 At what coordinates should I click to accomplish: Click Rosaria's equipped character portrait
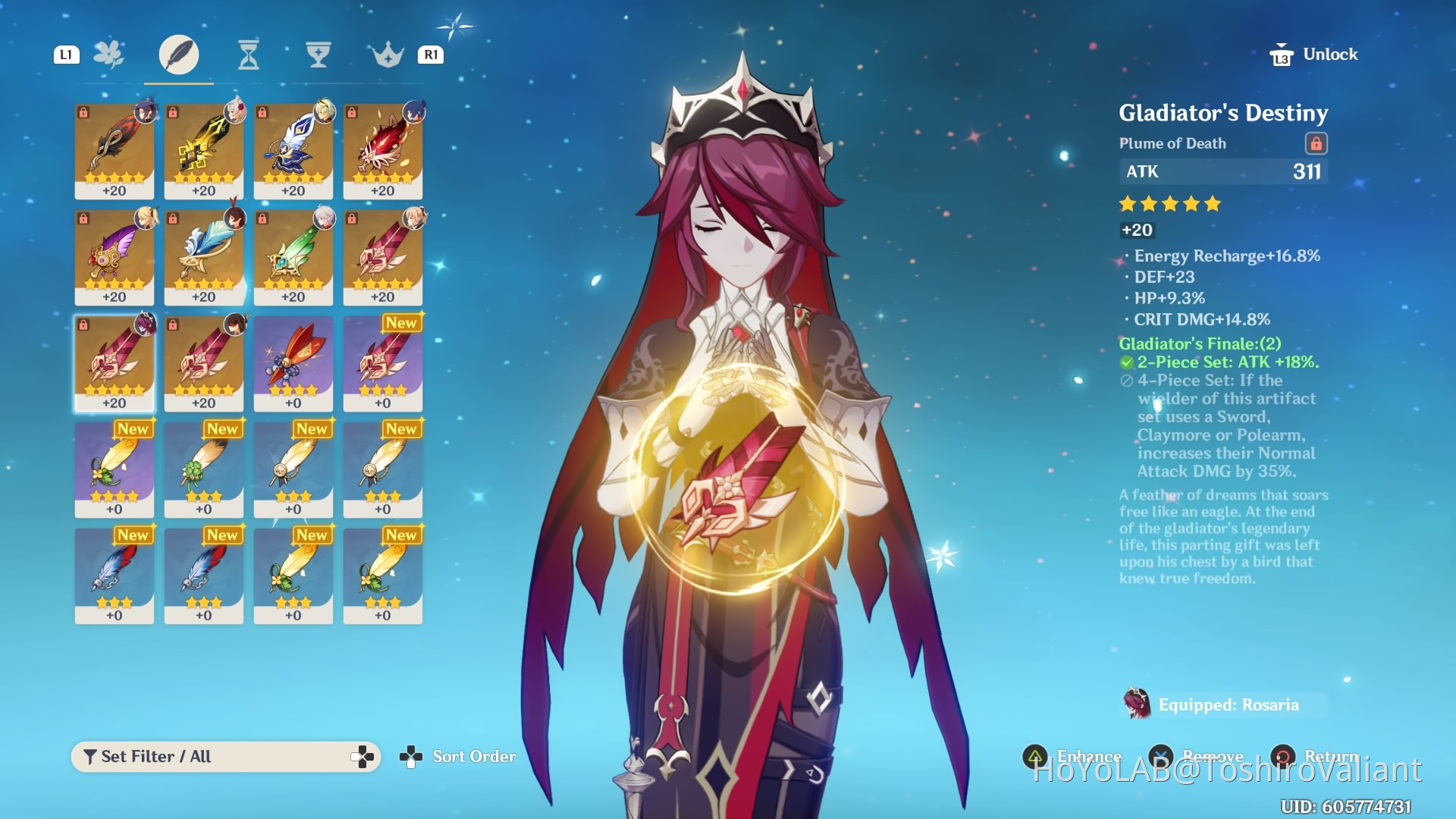tap(1137, 704)
